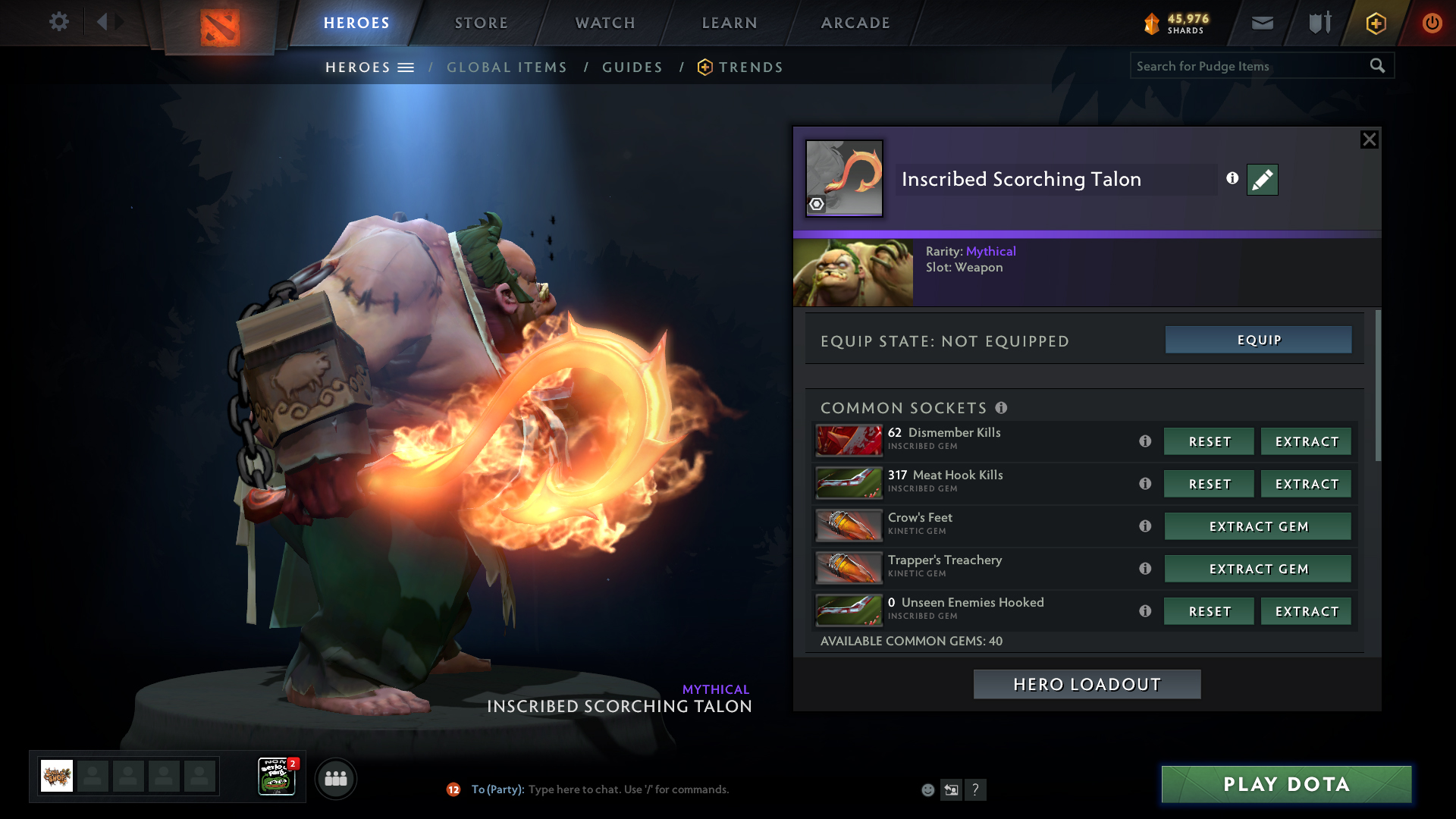Reset the Unseen Enemies Hooked gem
Screen dimensions: 1456x819
pyautogui.click(x=1209, y=612)
